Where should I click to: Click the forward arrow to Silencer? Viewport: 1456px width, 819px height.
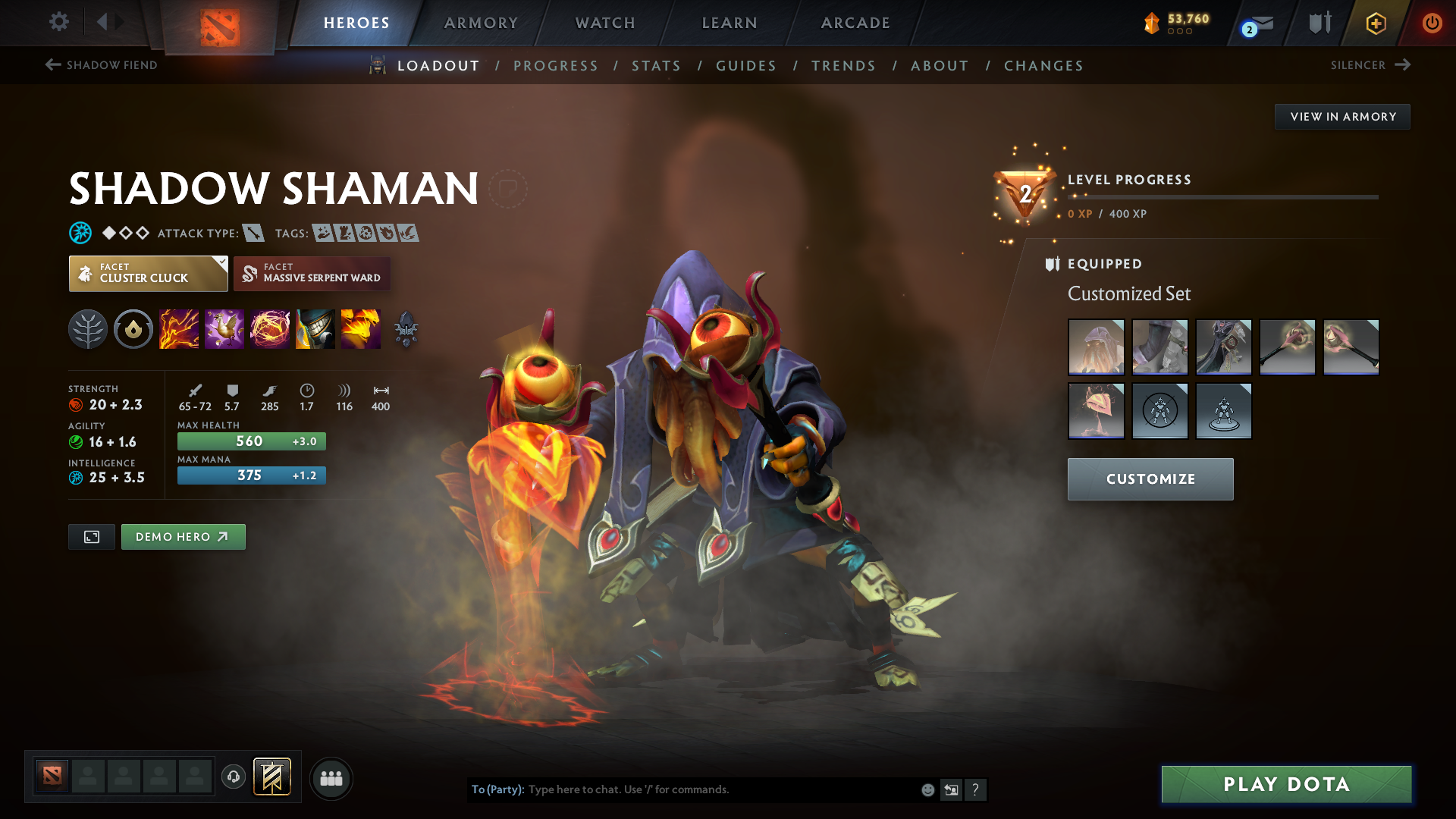(1404, 64)
